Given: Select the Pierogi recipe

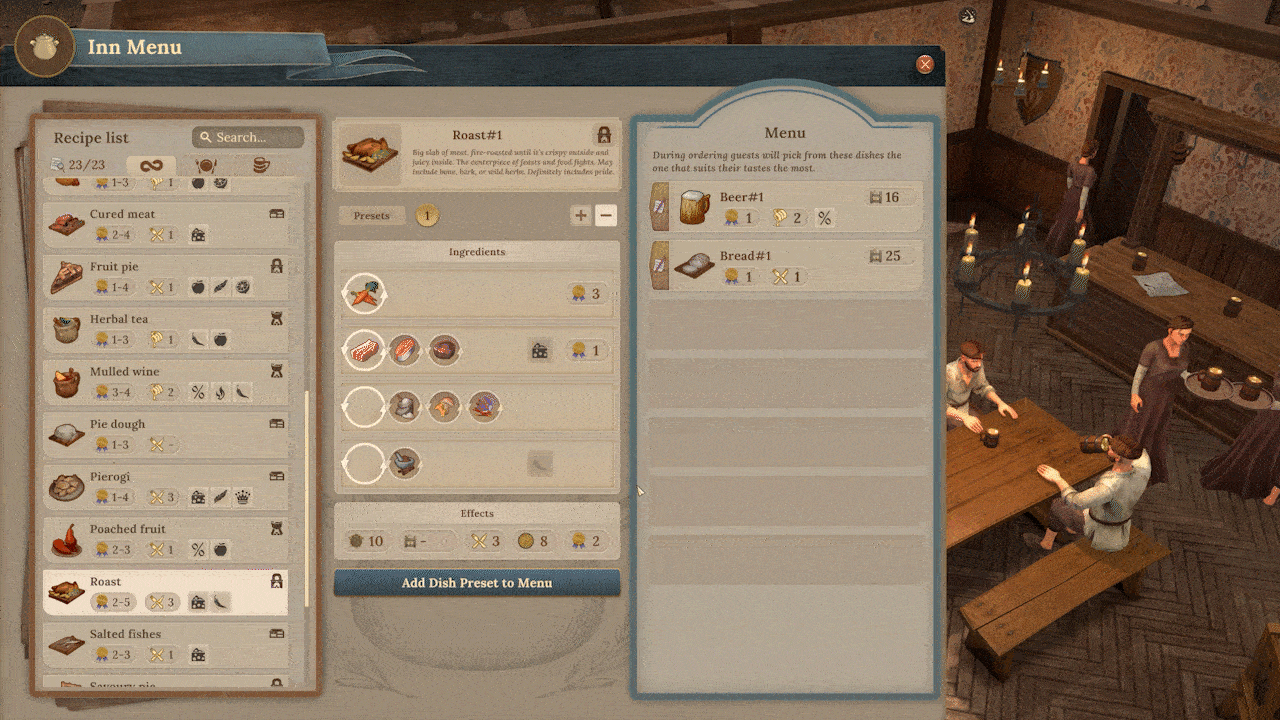Looking at the screenshot, I should coord(166,486).
